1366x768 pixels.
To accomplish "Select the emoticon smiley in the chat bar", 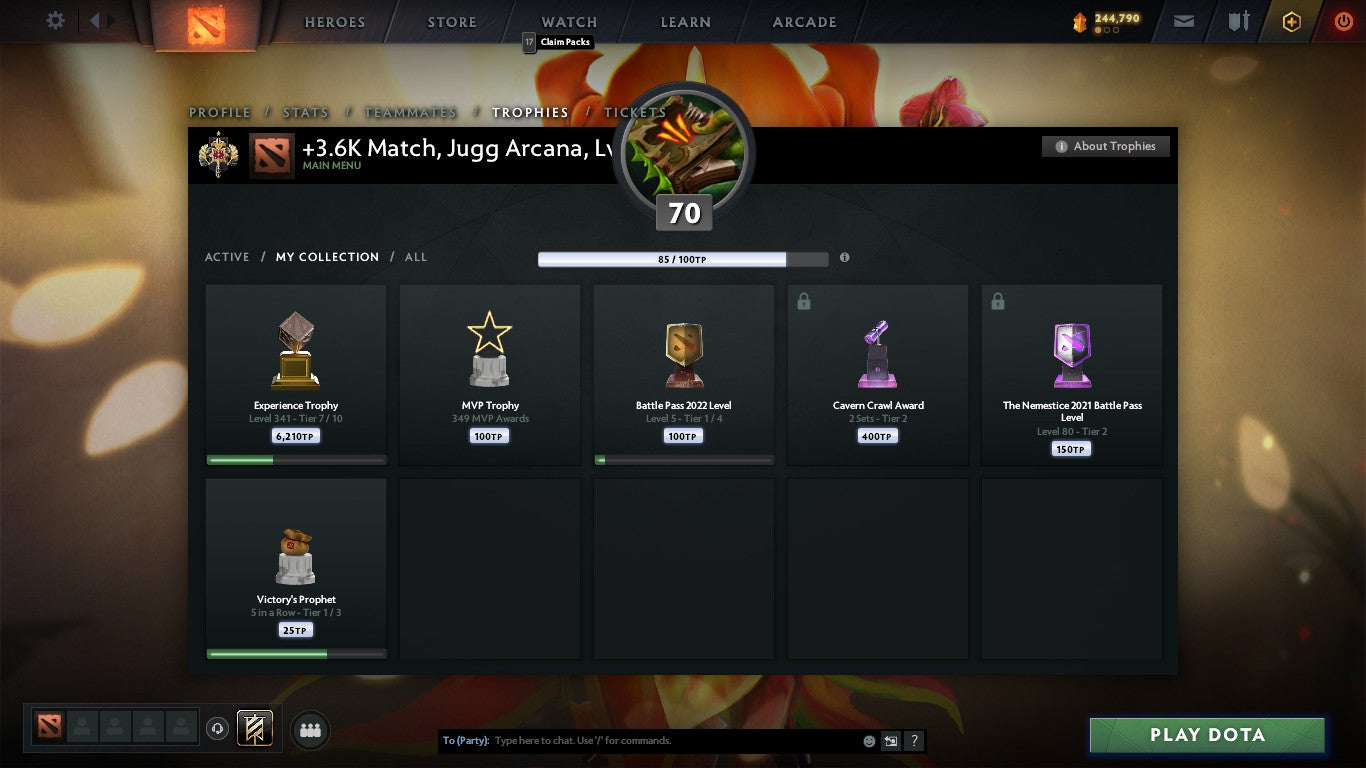I will pos(870,741).
